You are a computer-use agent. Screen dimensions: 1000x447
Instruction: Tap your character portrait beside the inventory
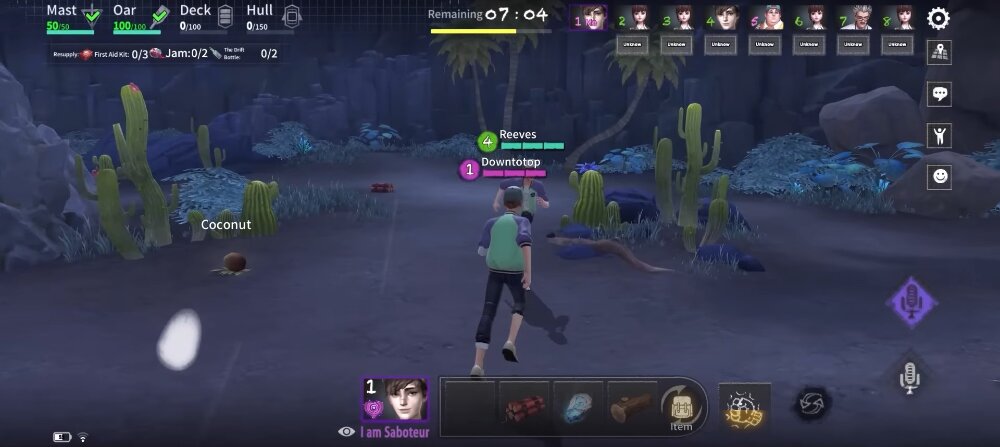coord(395,400)
